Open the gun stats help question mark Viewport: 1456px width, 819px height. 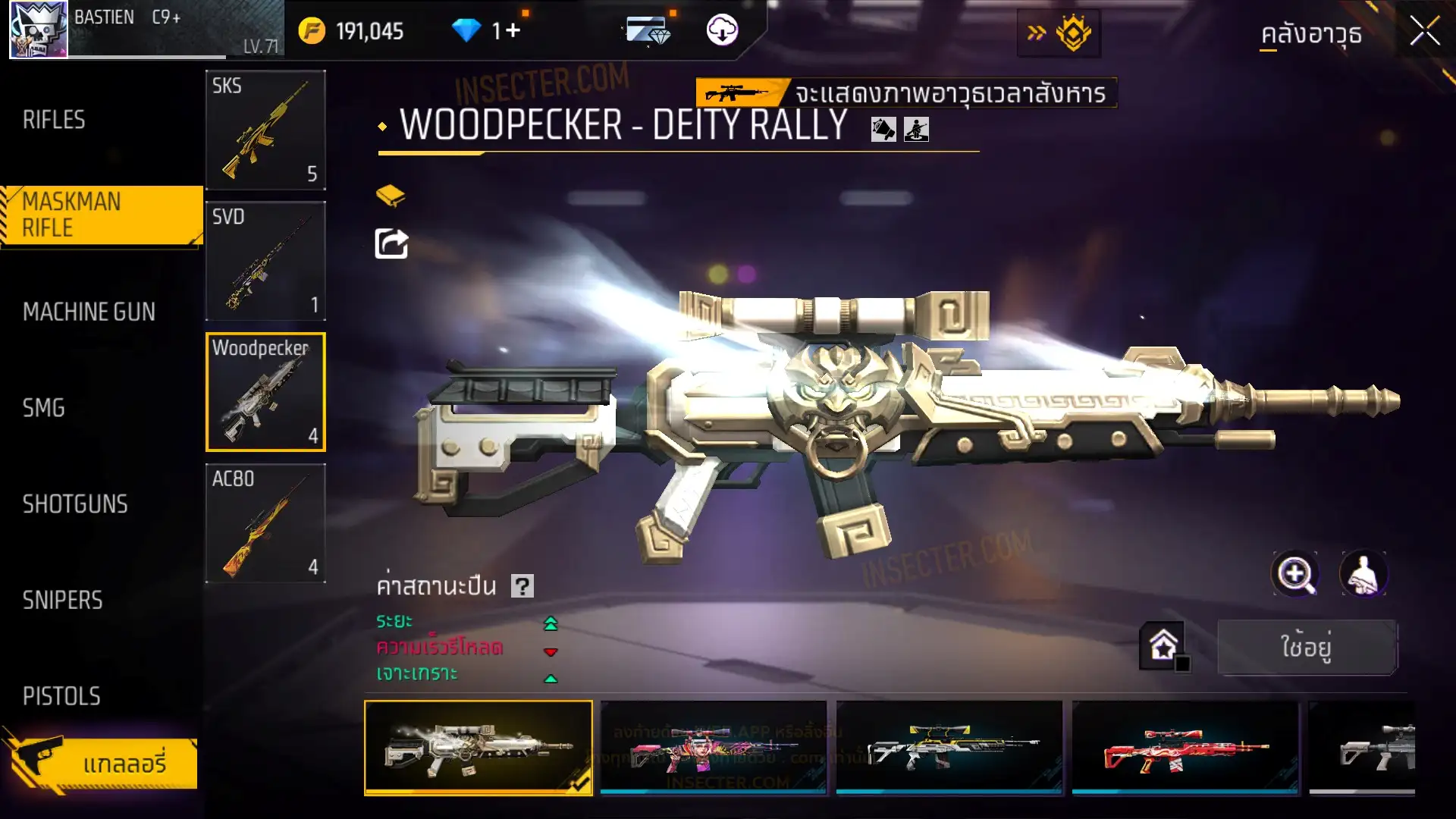pyautogui.click(x=522, y=586)
